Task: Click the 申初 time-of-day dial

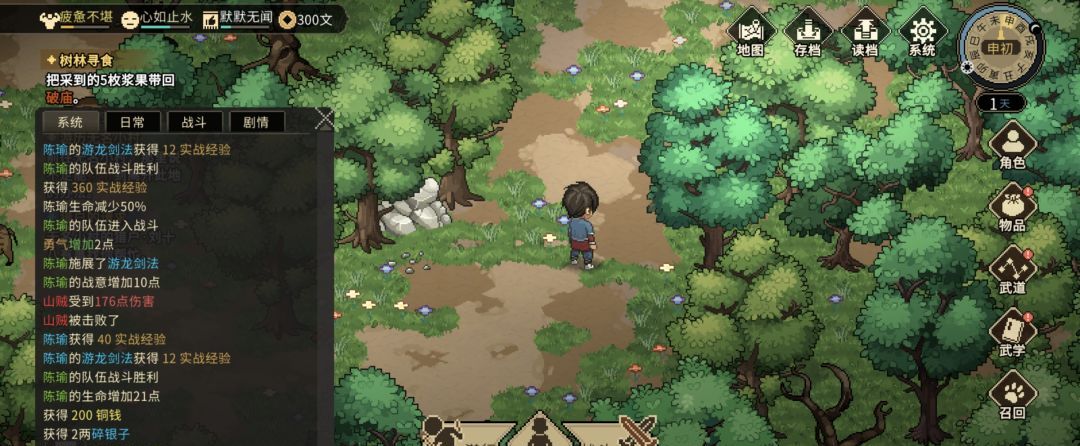Action: click(998, 47)
